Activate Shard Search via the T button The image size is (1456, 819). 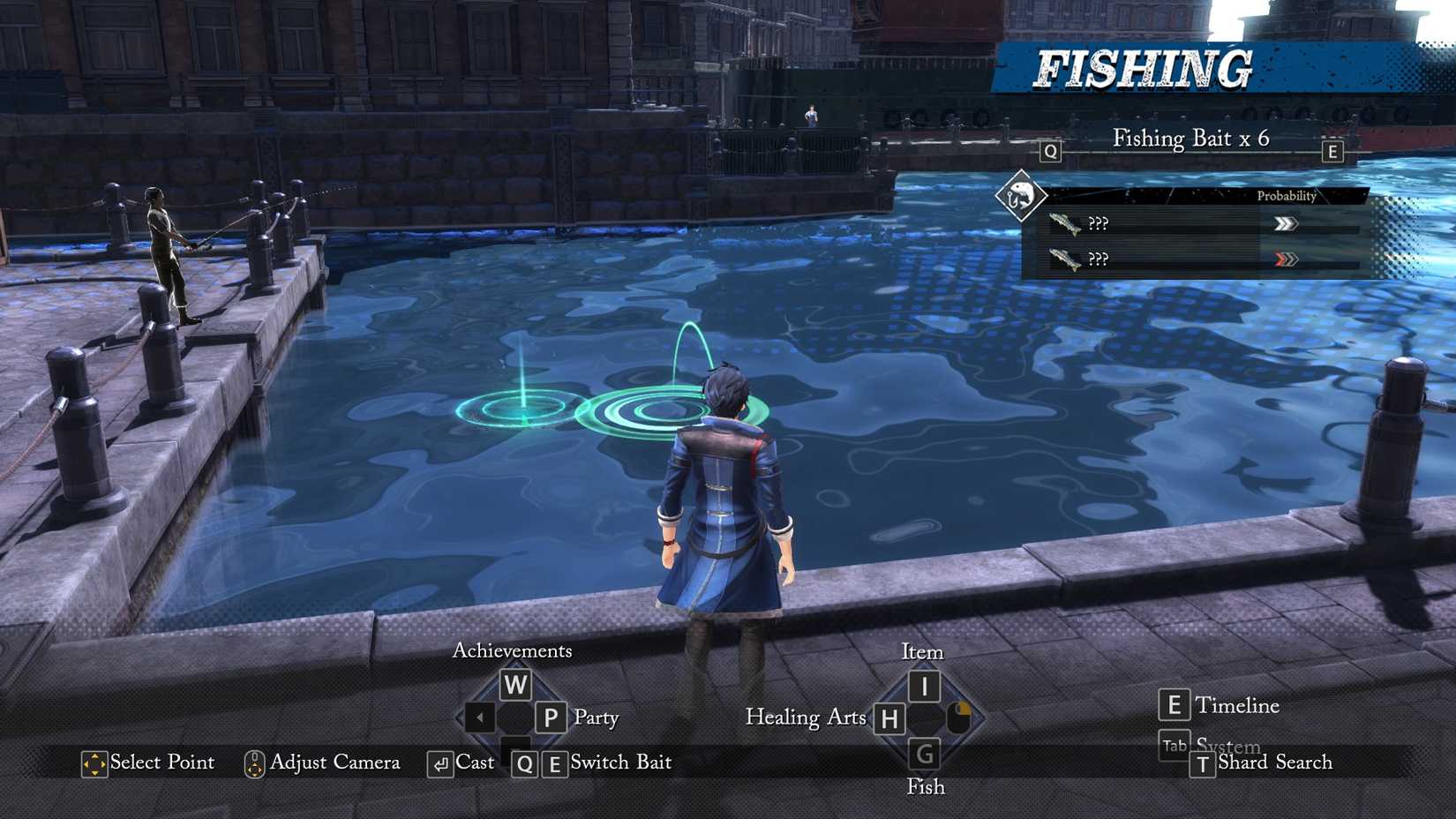click(1203, 763)
